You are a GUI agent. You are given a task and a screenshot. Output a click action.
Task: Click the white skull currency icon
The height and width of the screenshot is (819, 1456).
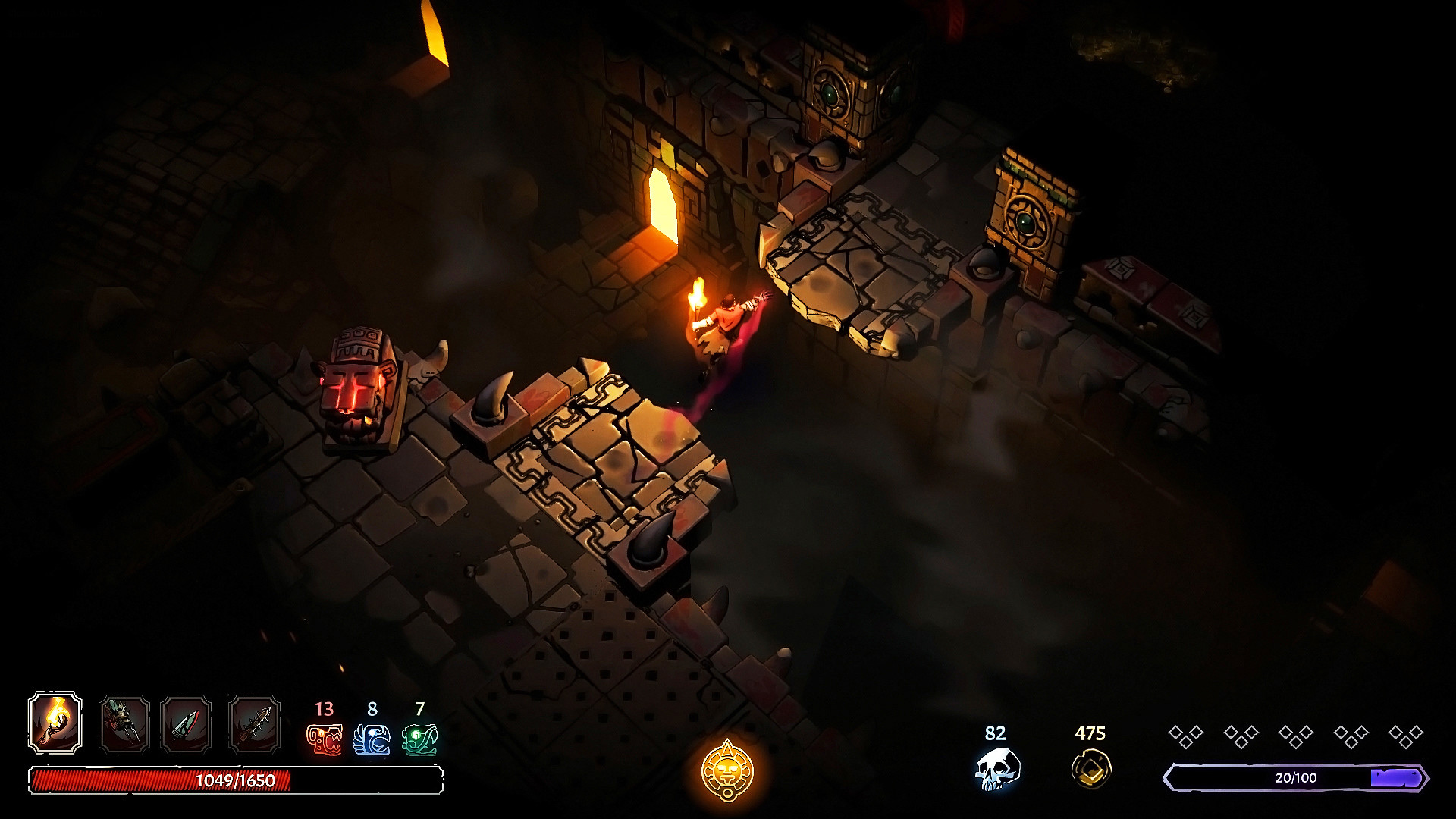click(x=996, y=767)
